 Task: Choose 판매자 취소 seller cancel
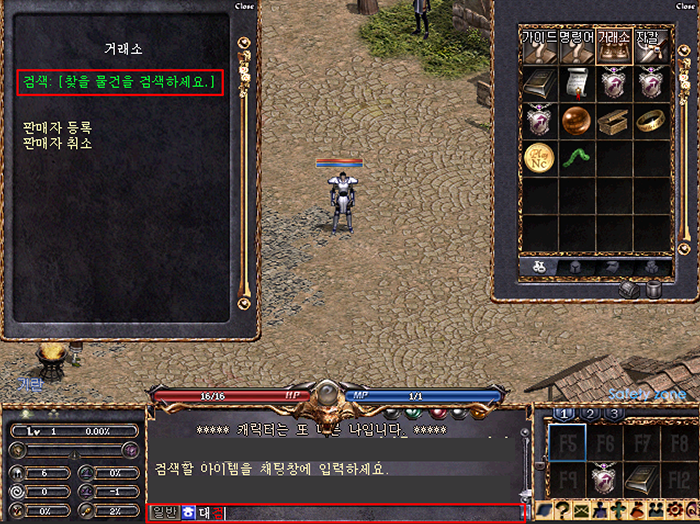pos(57,143)
